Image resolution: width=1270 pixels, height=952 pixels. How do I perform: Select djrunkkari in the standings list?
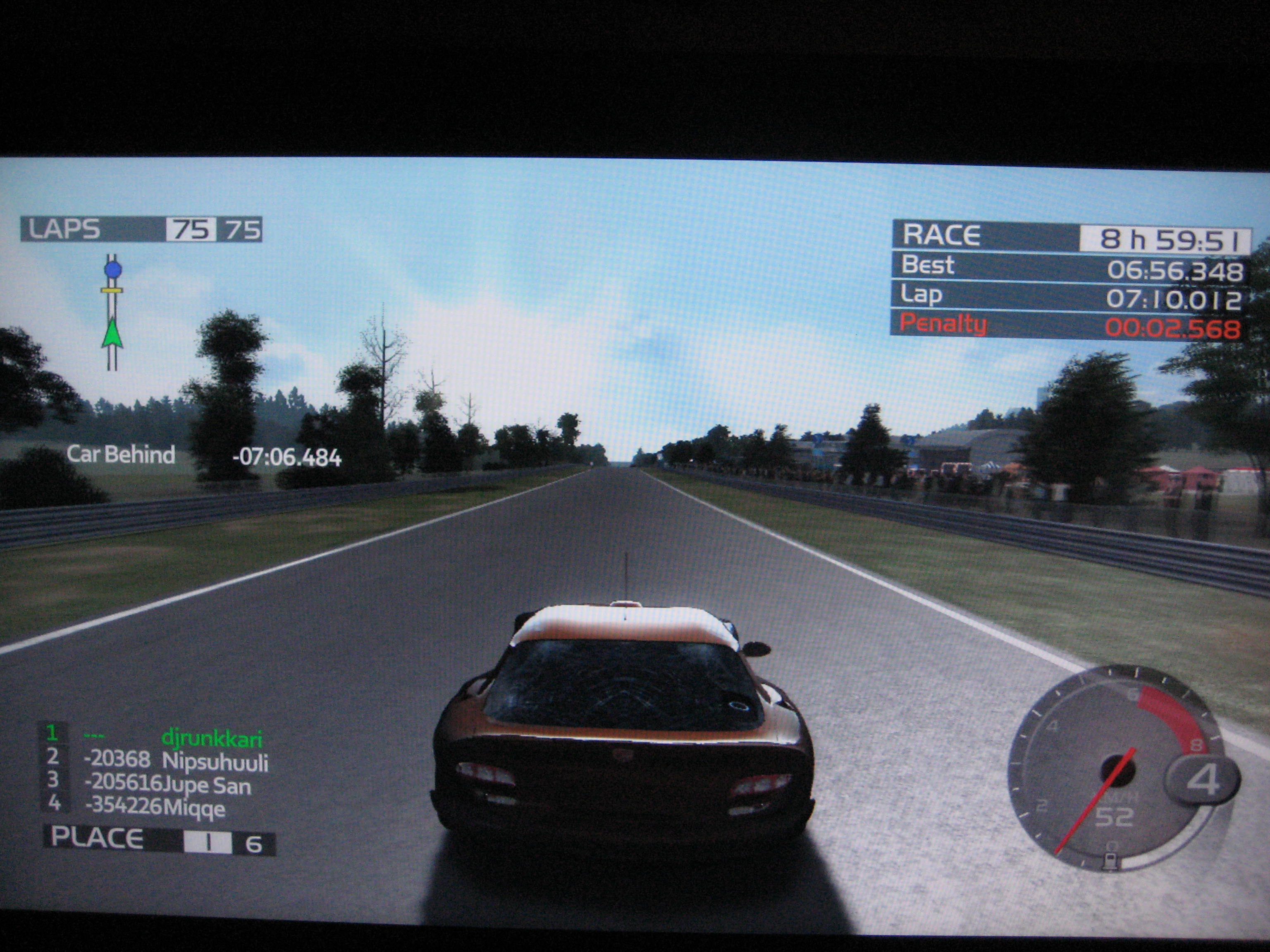[x=211, y=738]
